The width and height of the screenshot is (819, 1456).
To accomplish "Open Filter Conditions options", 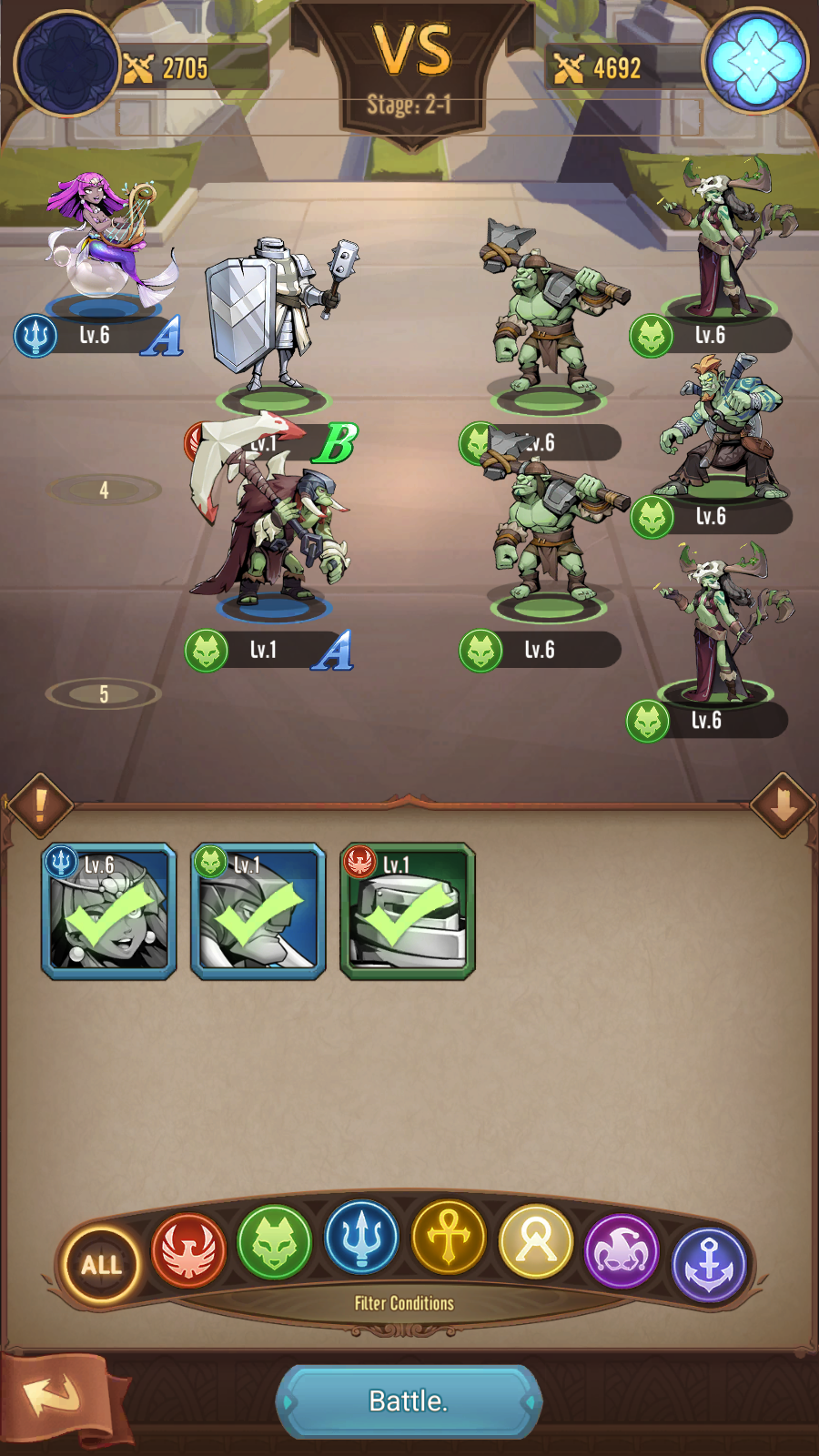I will click(404, 1303).
